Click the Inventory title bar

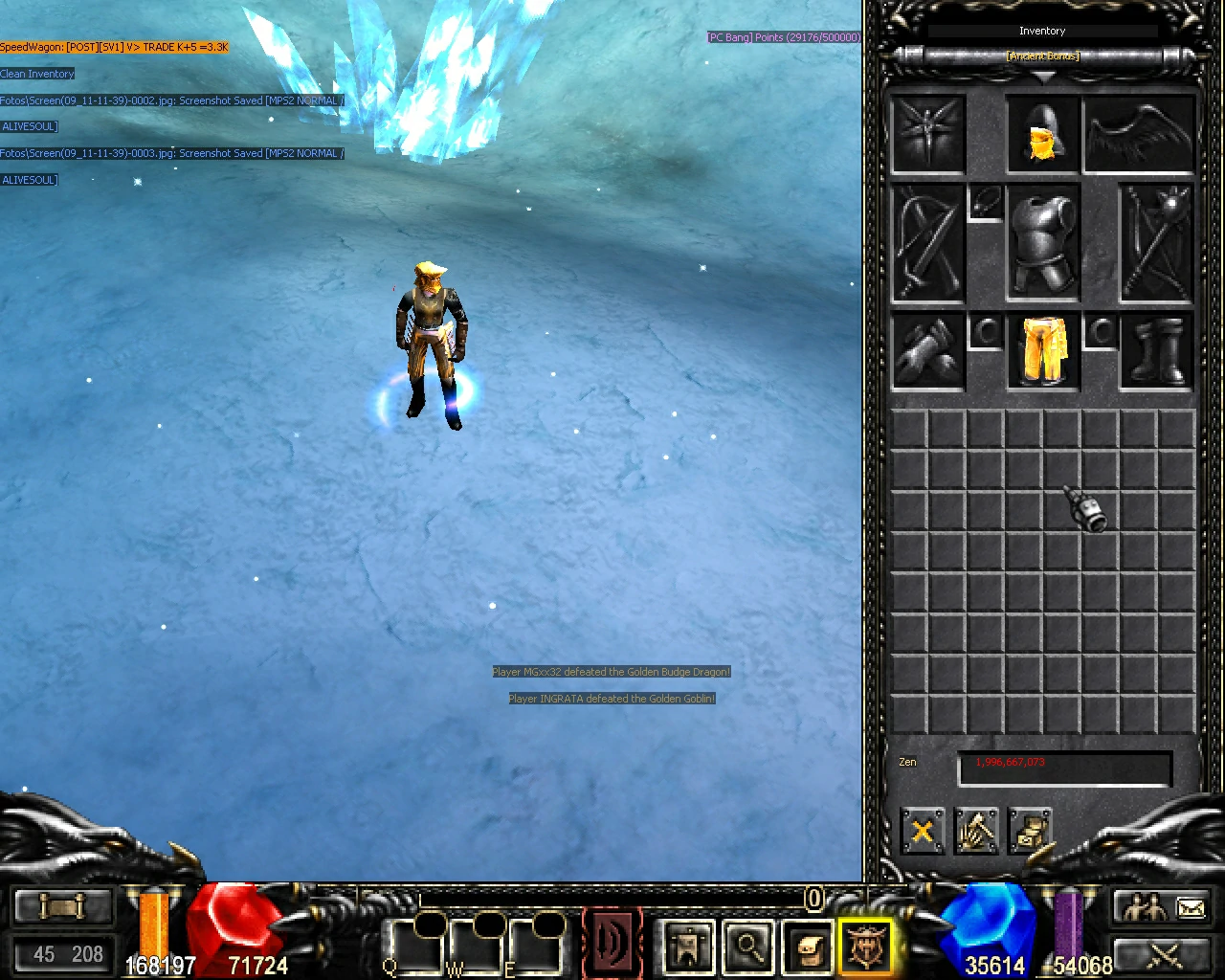pyautogui.click(x=1041, y=30)
